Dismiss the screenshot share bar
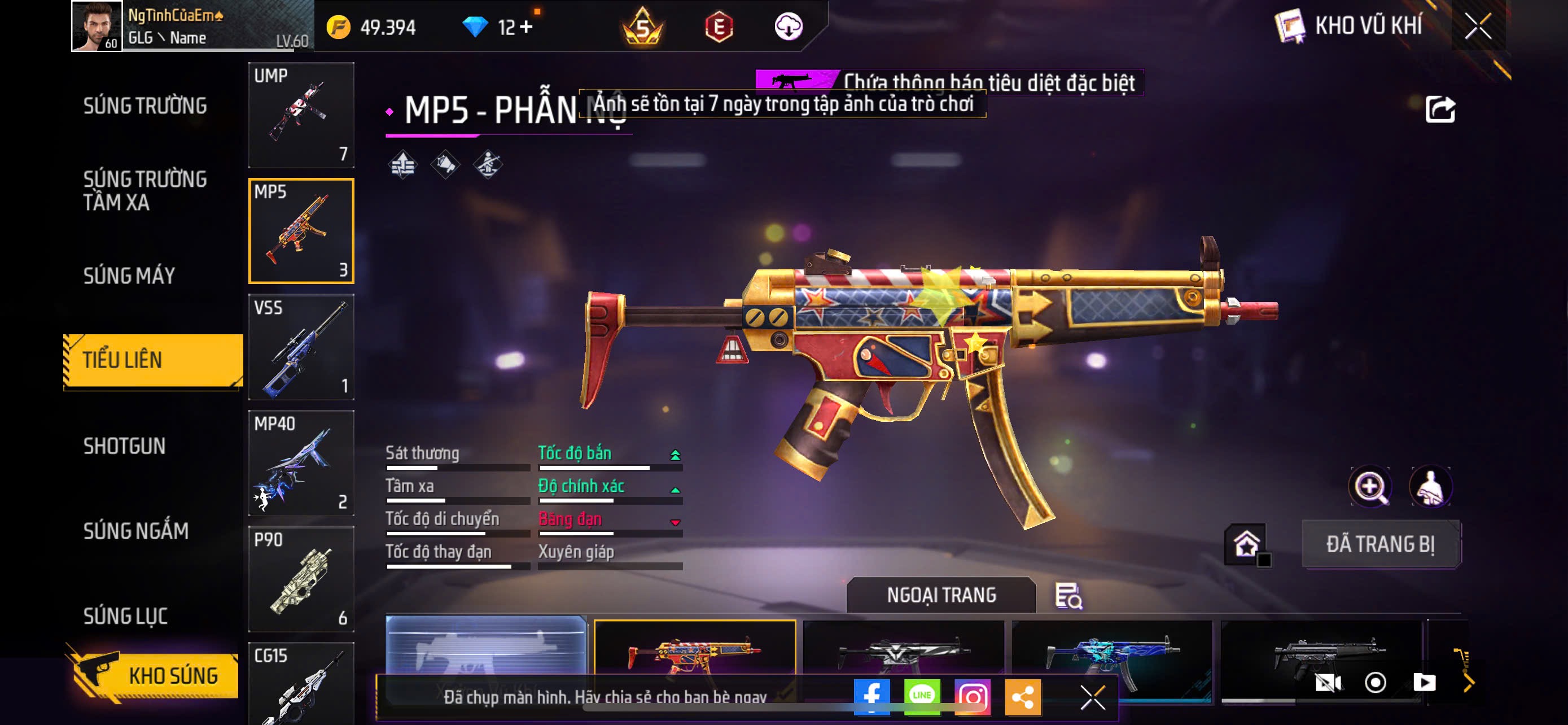1568x725 pixels. pos(1092,697)
